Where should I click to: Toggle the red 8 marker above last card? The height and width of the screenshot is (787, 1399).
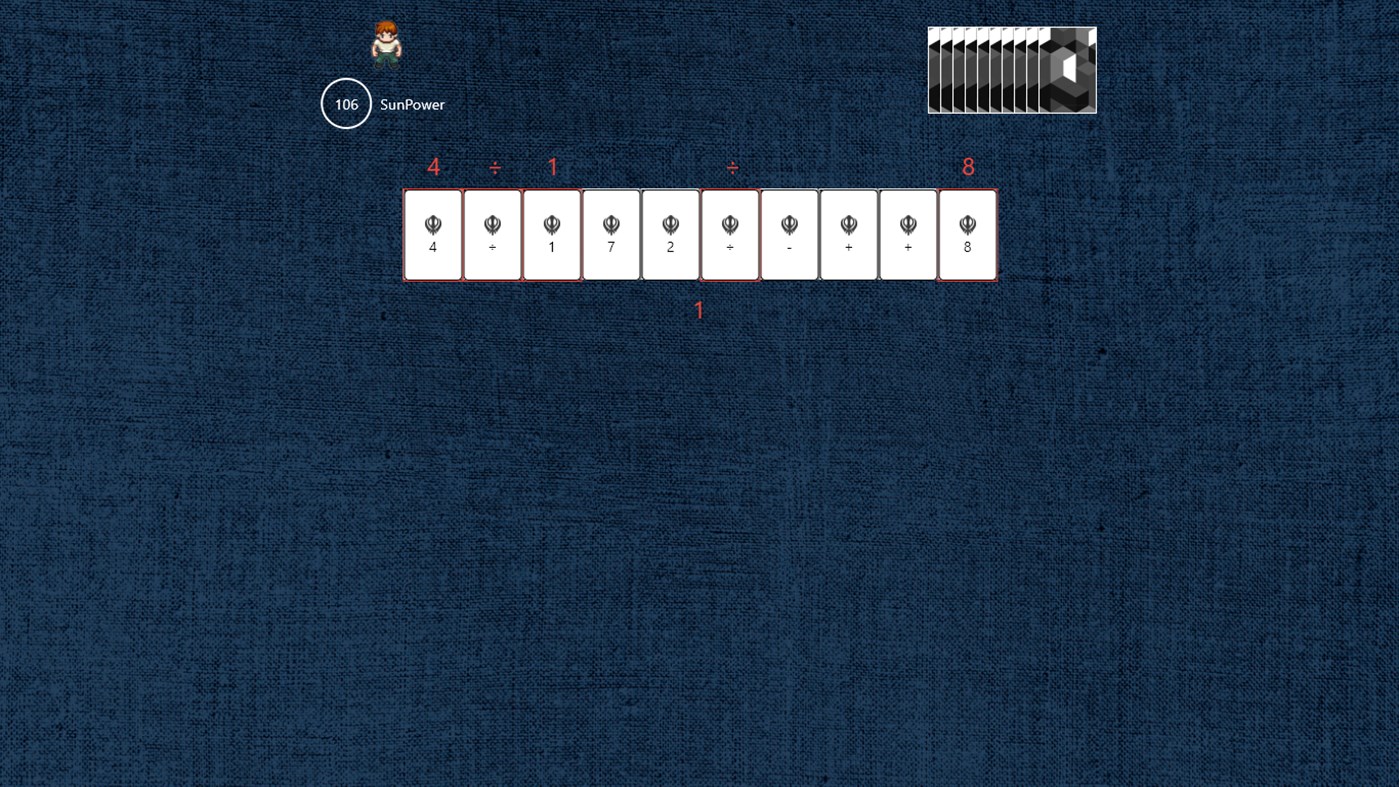(966, 167)
